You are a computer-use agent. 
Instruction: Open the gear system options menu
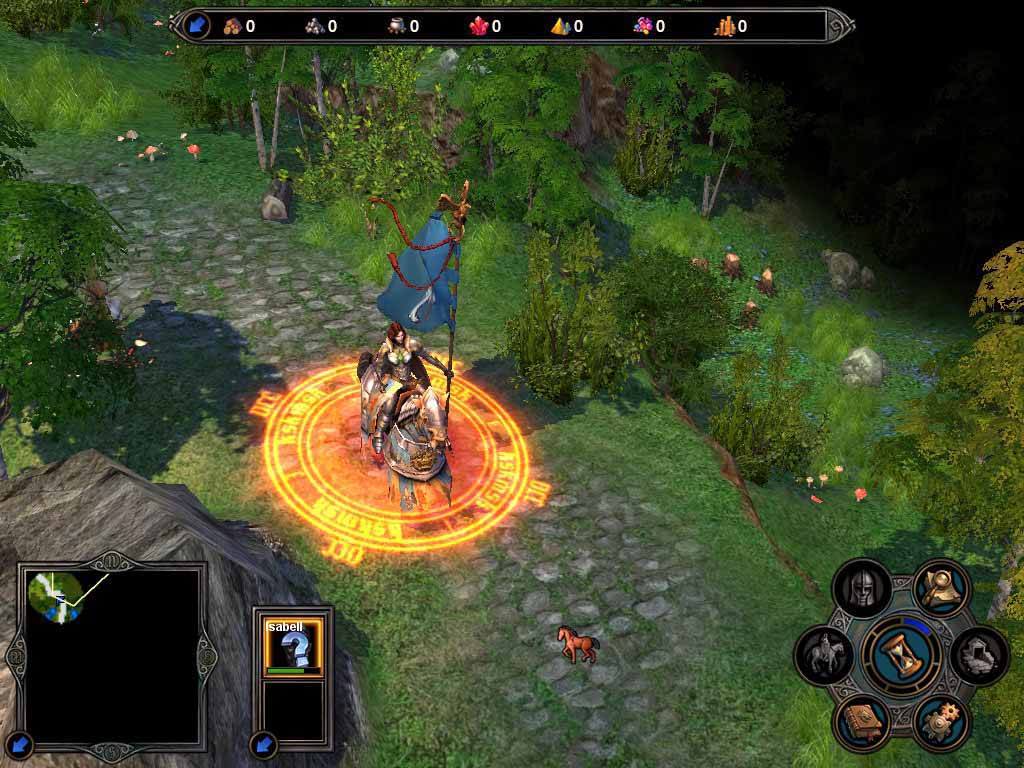click(x=941, y=721)
